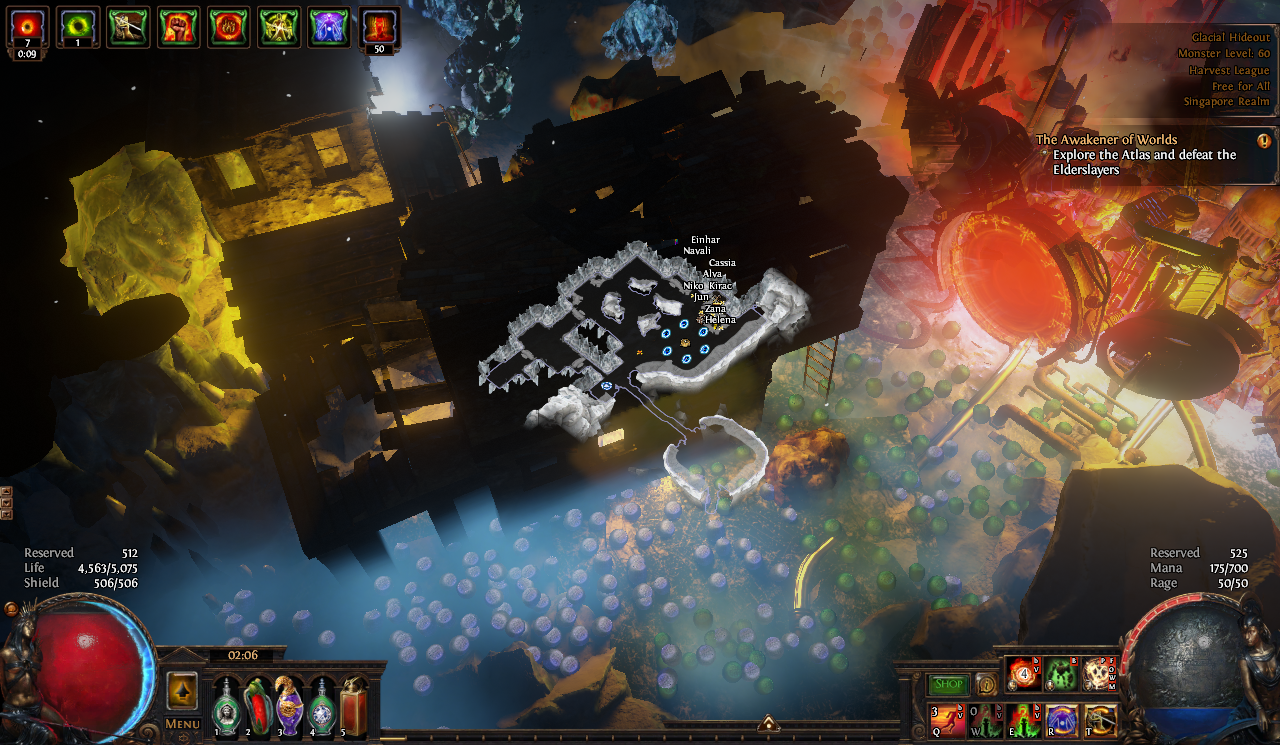The image size is (1280, 745).
Task: Select the Awakener of Worlds quest tracker
Action: pos(1150,154)
